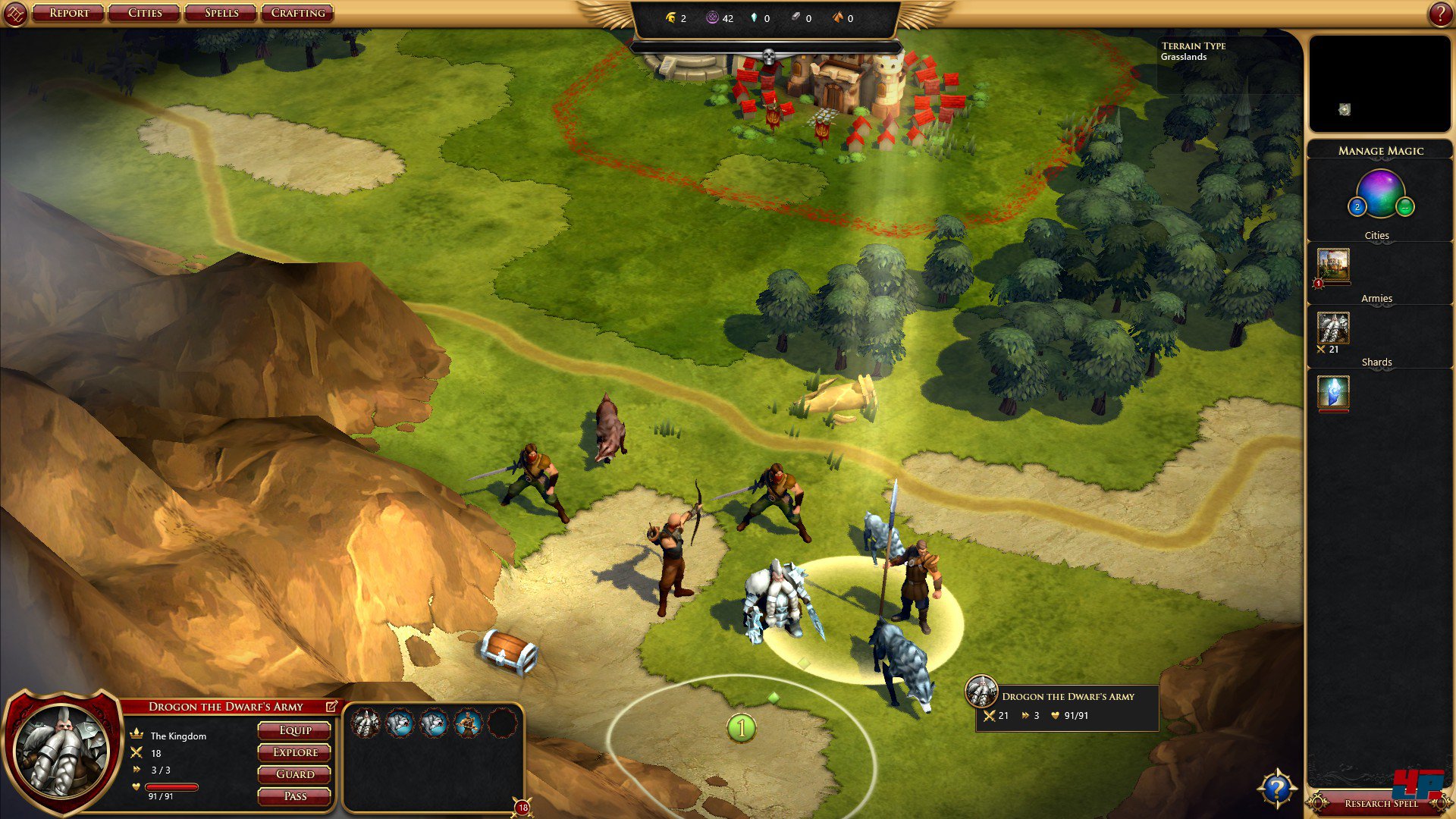Rename the army with the edit icon
Screen dimensions: 1456x819
pyautogui.click(x=331, y=706)
